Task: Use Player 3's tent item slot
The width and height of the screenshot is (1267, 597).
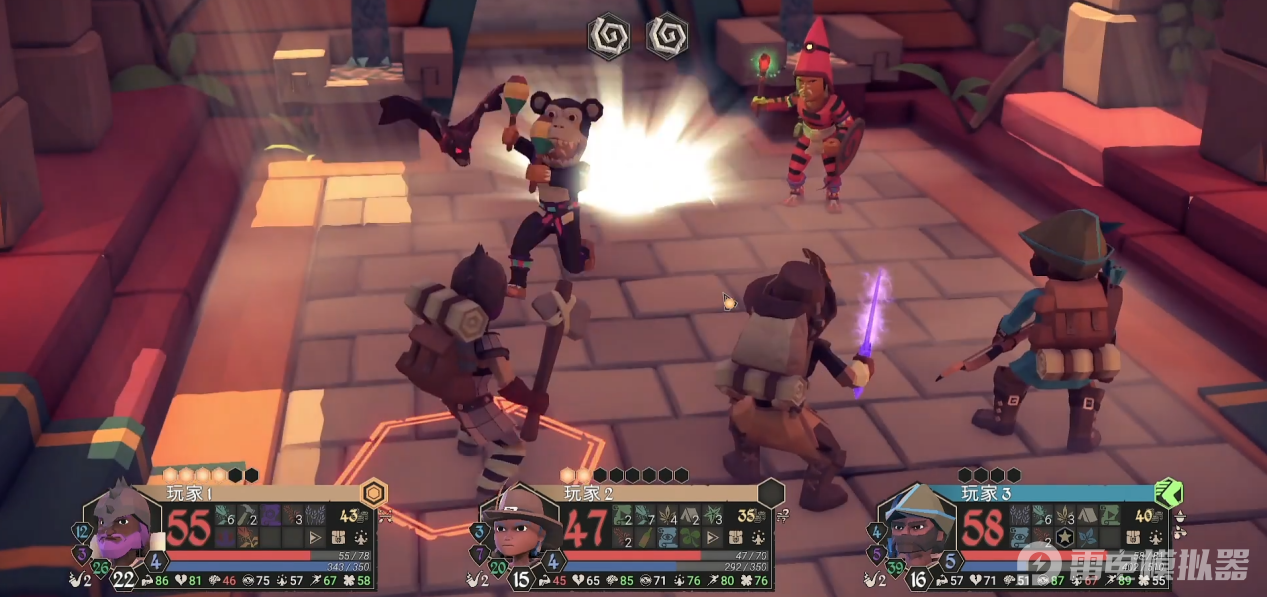Action: [1087, 515]
